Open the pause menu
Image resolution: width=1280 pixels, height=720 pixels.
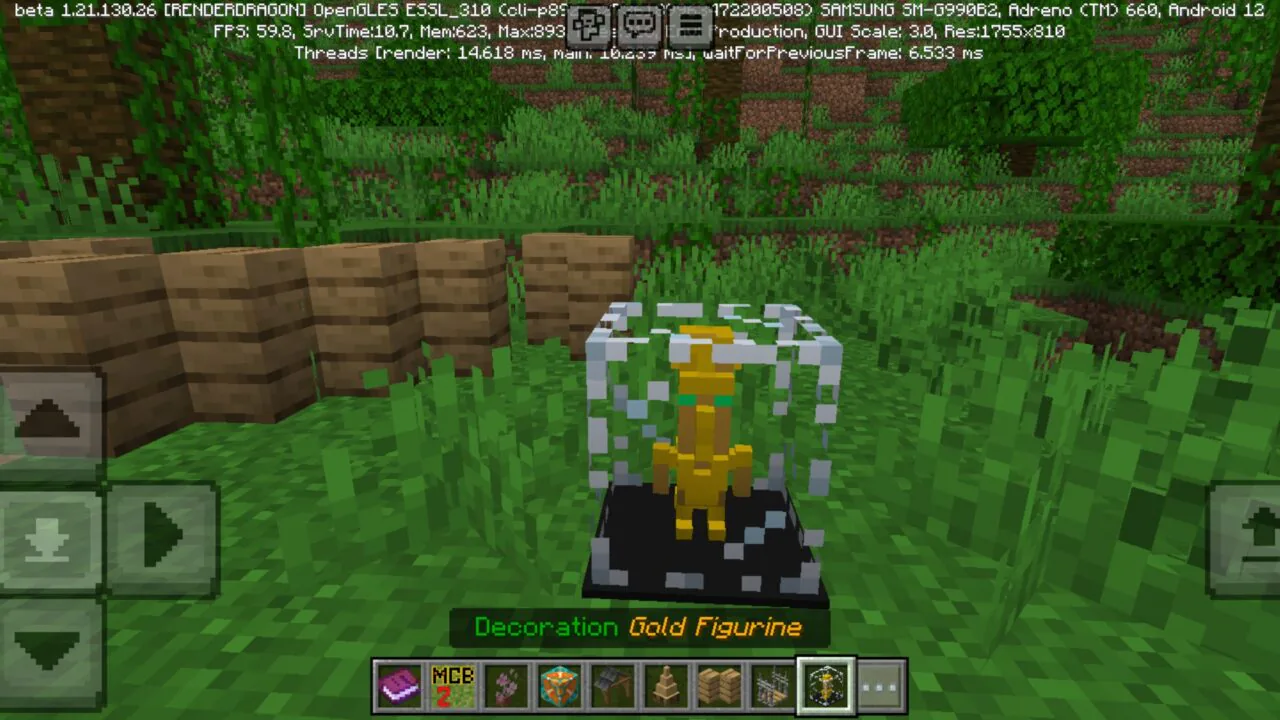690,25
